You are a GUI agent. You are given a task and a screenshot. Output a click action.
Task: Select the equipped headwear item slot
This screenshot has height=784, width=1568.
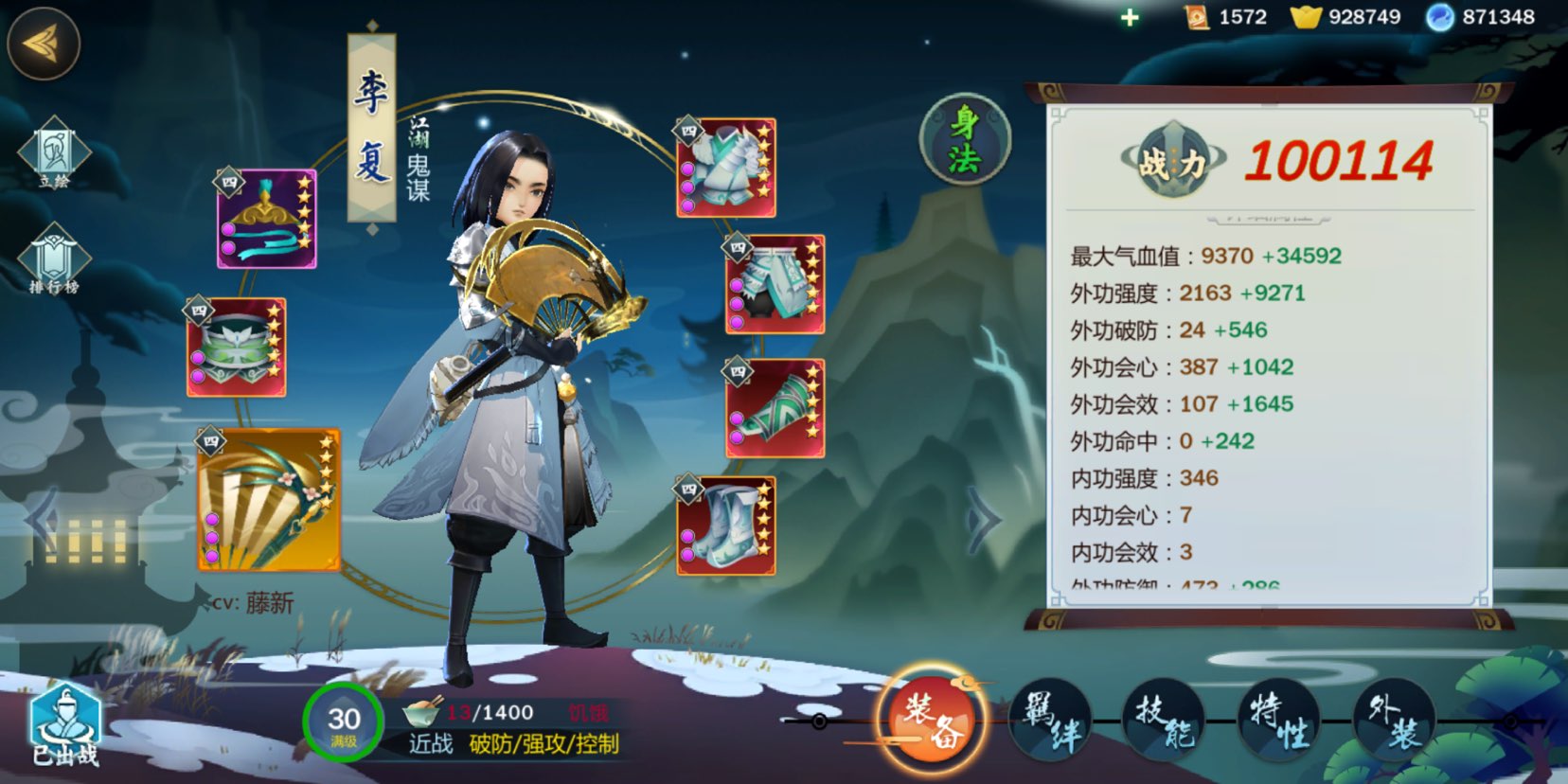tap(268, 216)
